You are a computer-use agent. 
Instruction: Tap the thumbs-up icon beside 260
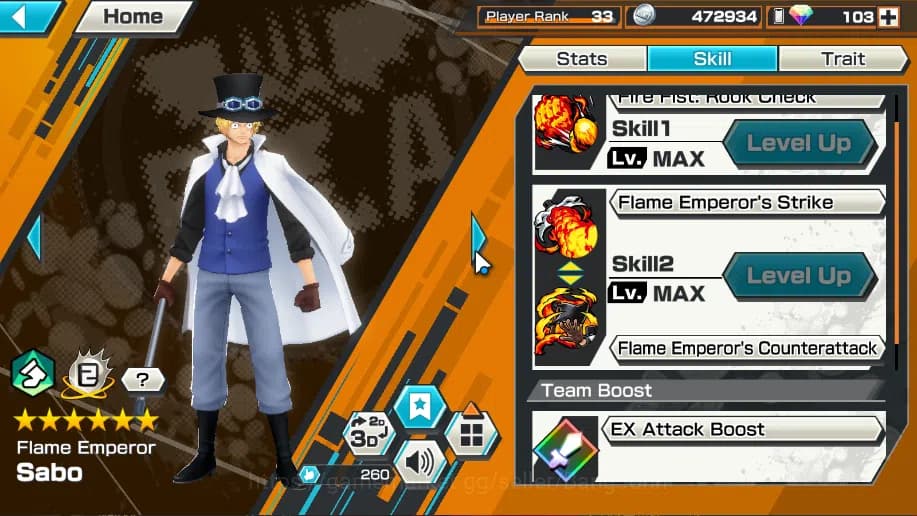[x=310, y=474]
